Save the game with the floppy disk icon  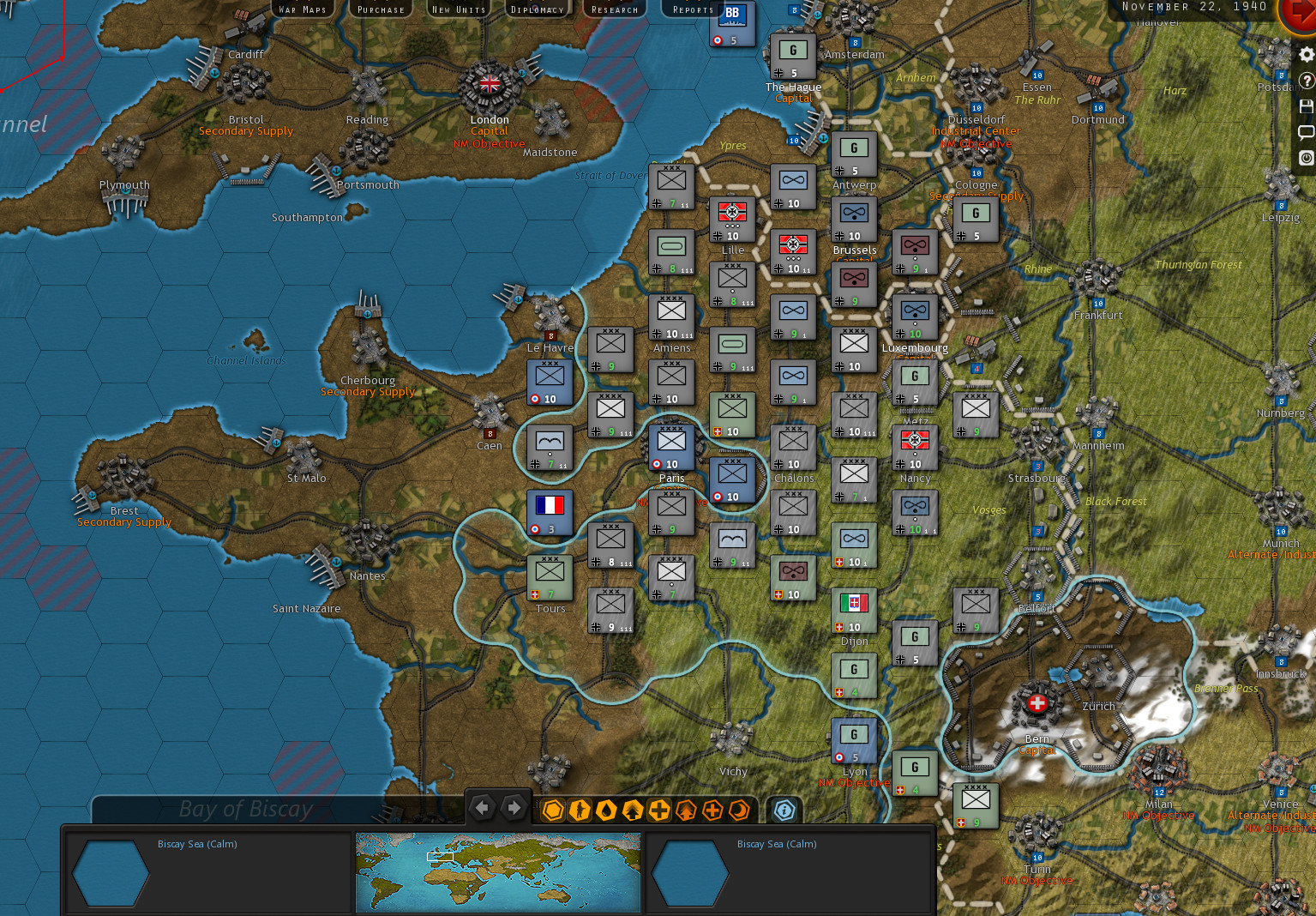point(1306,105)
